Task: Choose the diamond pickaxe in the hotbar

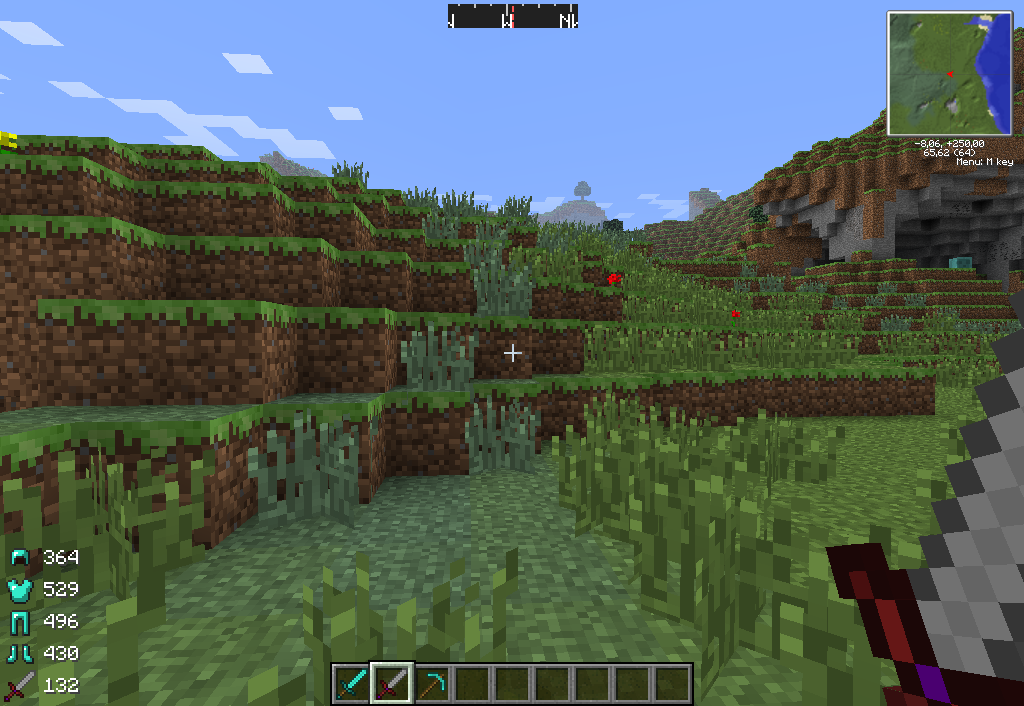Action: (x=431, y=684)
